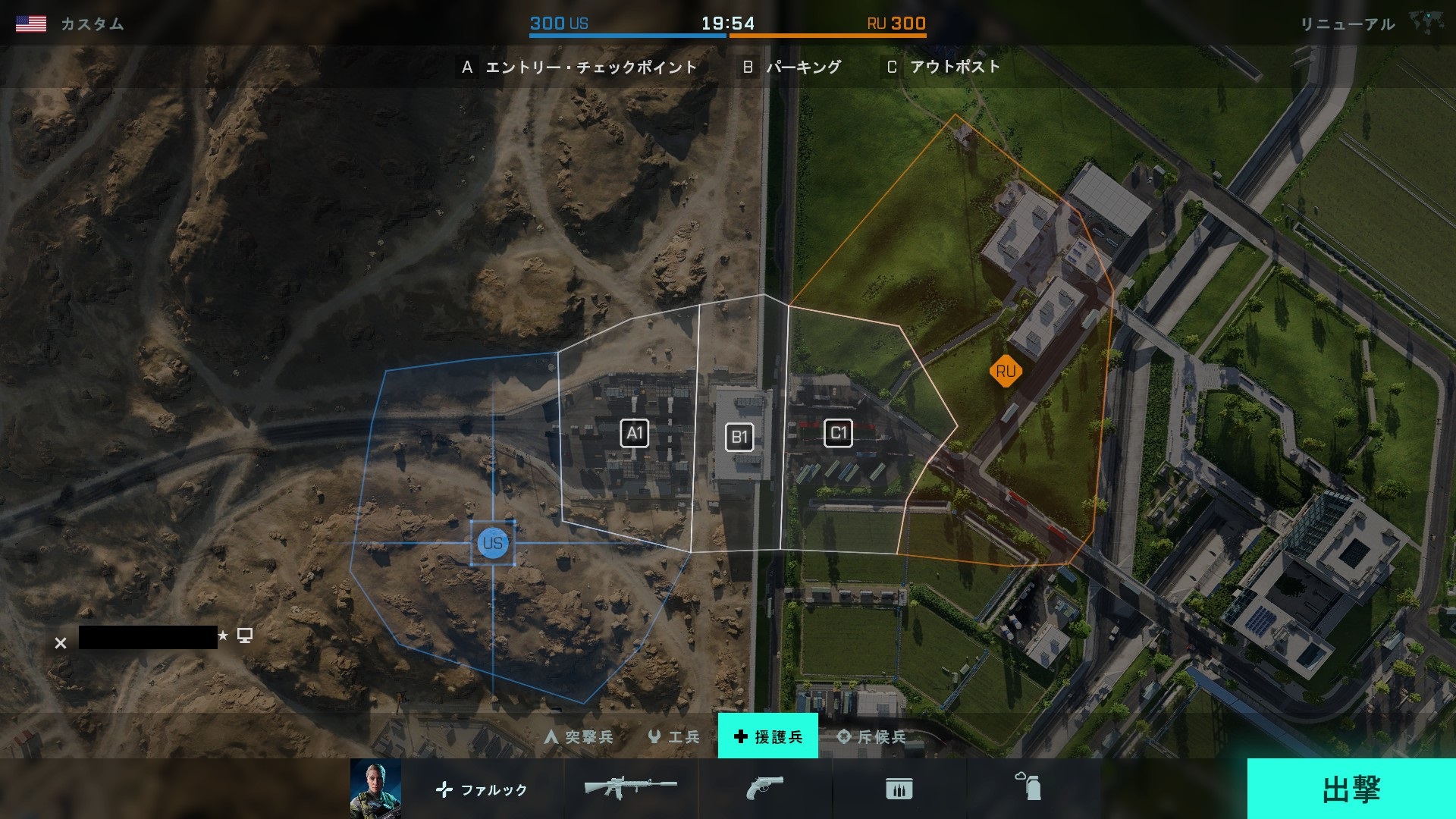1456x819 pixels.
Task: Pick the 斥候兵 recon class tab
Action: (x=871, y=736)
